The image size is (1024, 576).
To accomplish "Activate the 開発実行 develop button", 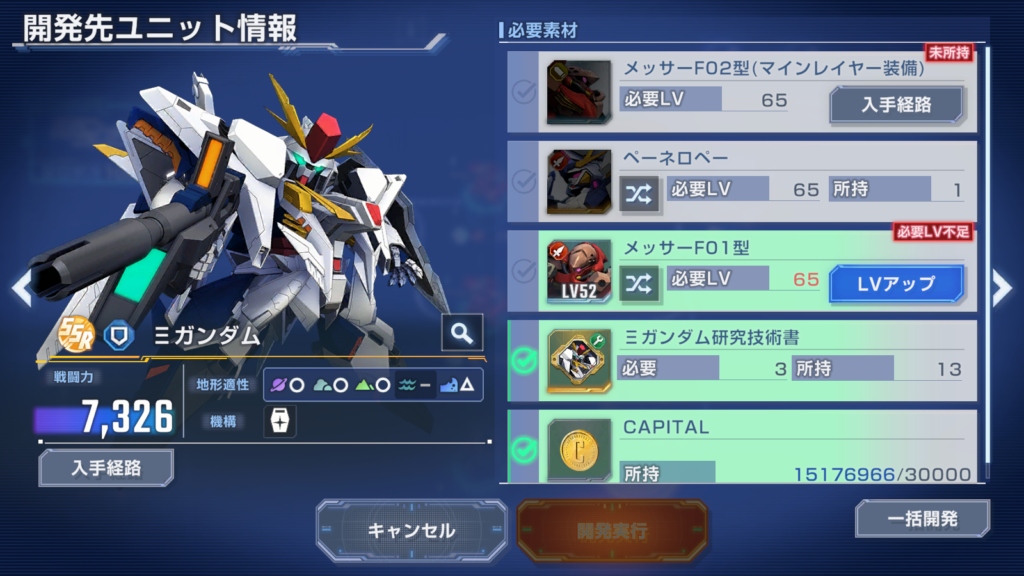I will click(612, 530).
